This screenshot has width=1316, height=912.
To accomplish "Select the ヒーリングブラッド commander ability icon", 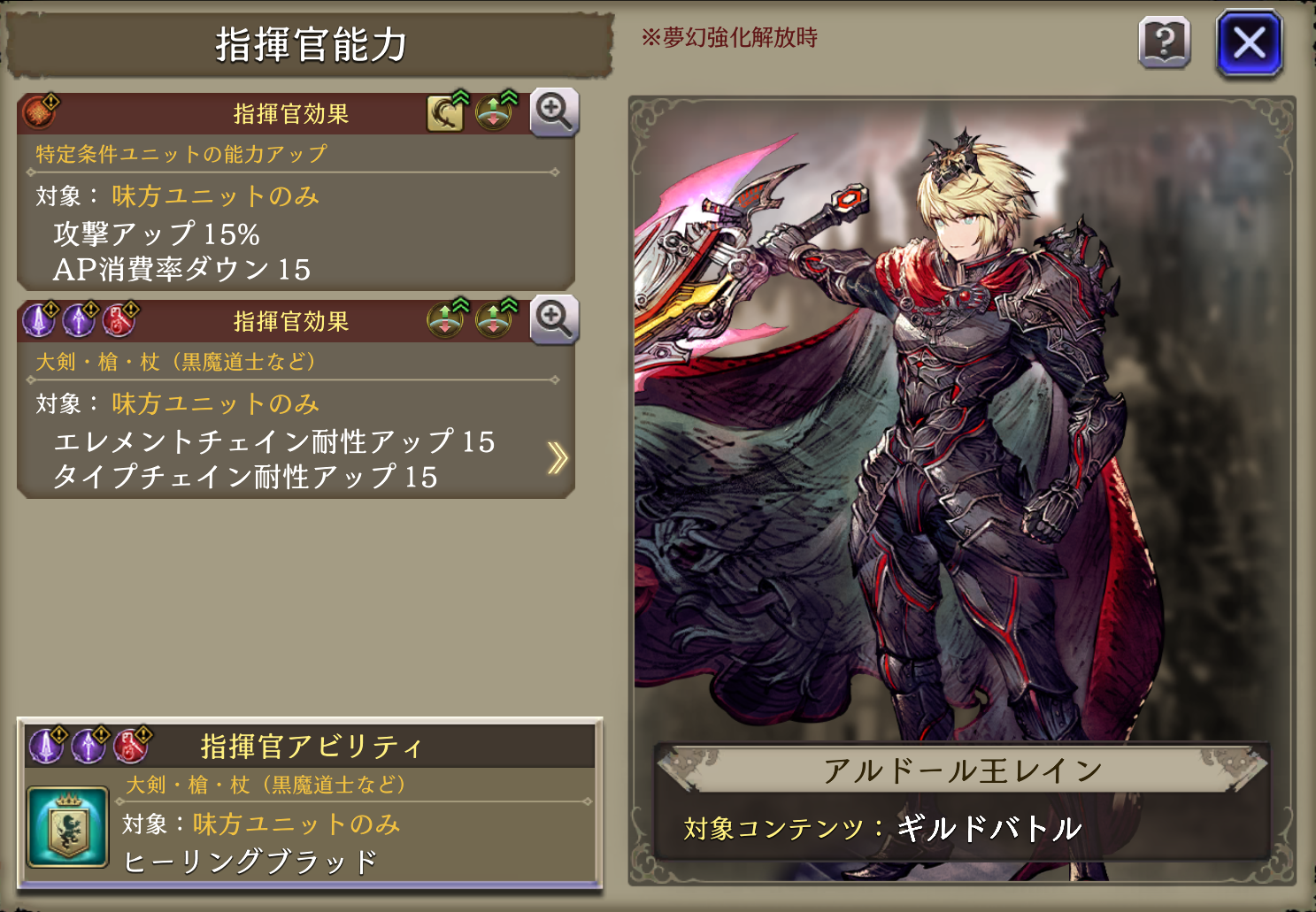I will coord(68,828).
